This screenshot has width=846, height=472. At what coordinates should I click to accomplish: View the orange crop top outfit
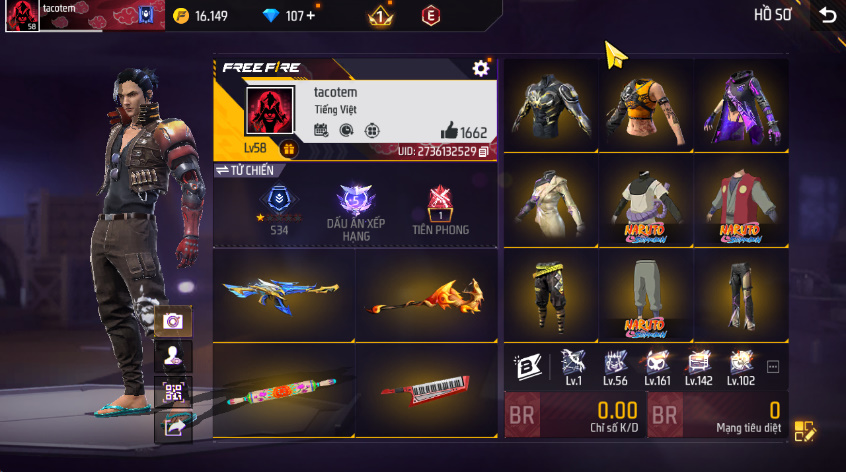click(x=645, y=105)
